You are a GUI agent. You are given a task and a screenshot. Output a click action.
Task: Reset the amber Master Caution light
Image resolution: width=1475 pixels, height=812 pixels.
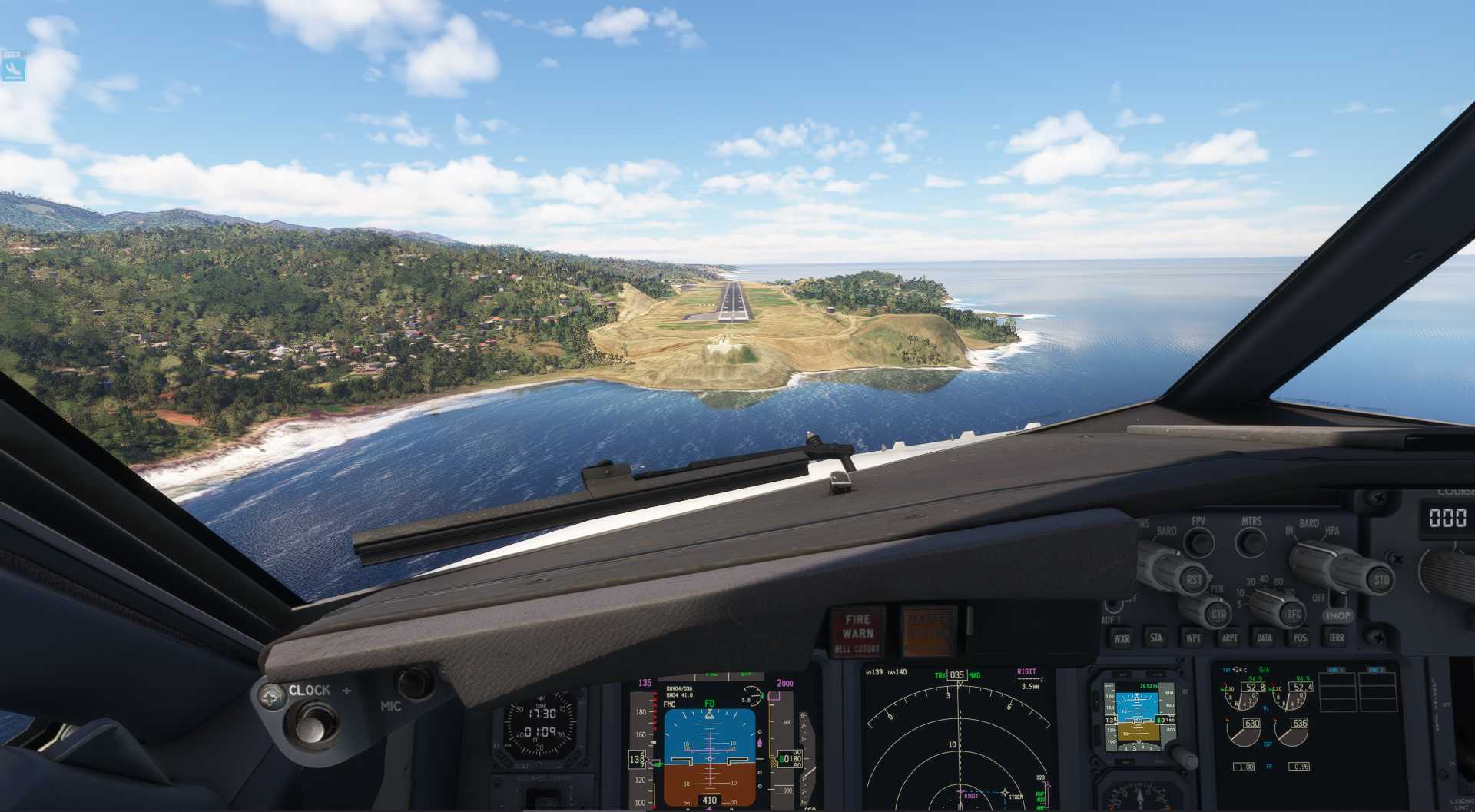(x=929, y=631)
